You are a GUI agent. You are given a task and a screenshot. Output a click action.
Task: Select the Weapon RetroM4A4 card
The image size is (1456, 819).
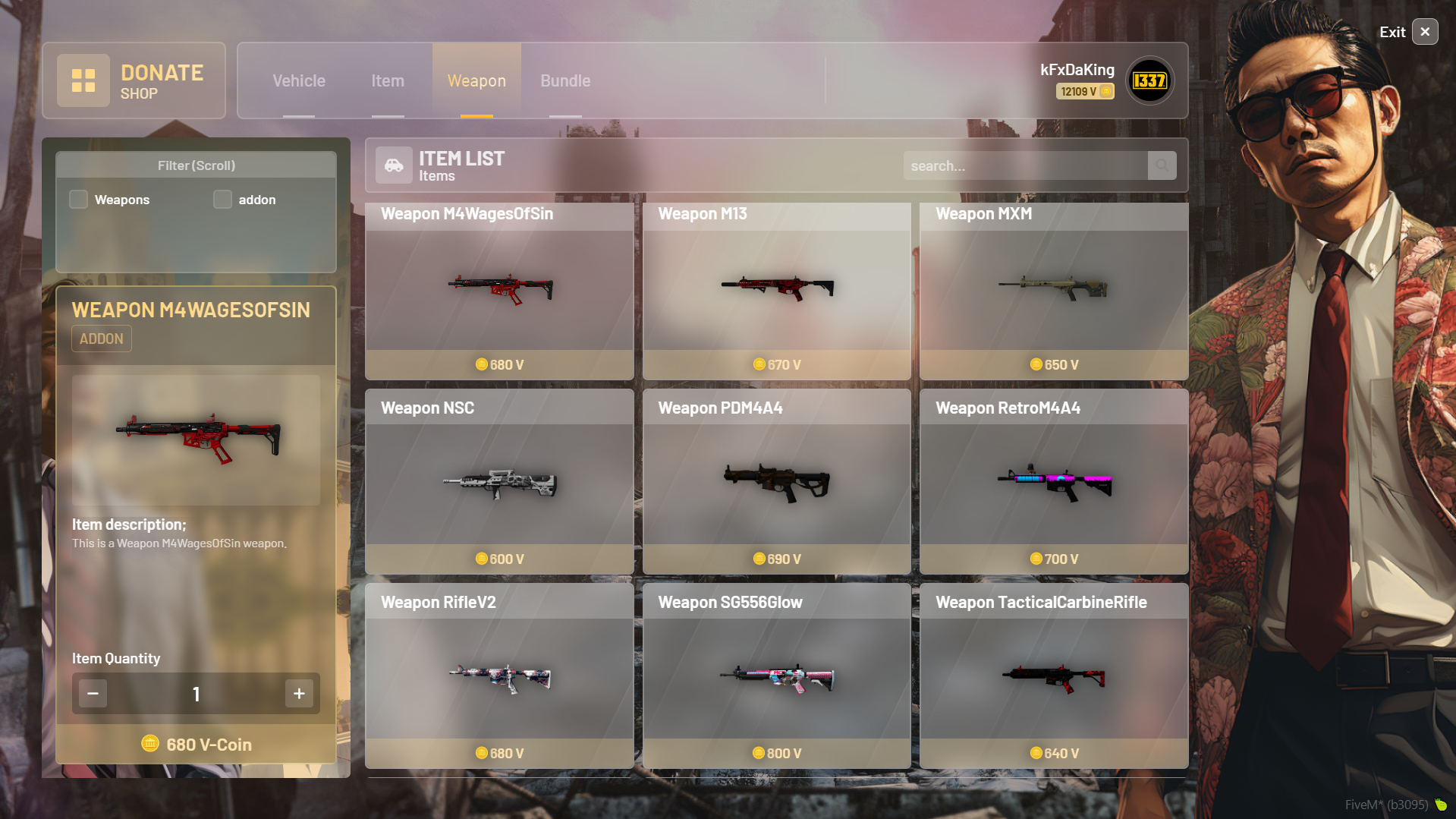click(x=1053, y=482)
